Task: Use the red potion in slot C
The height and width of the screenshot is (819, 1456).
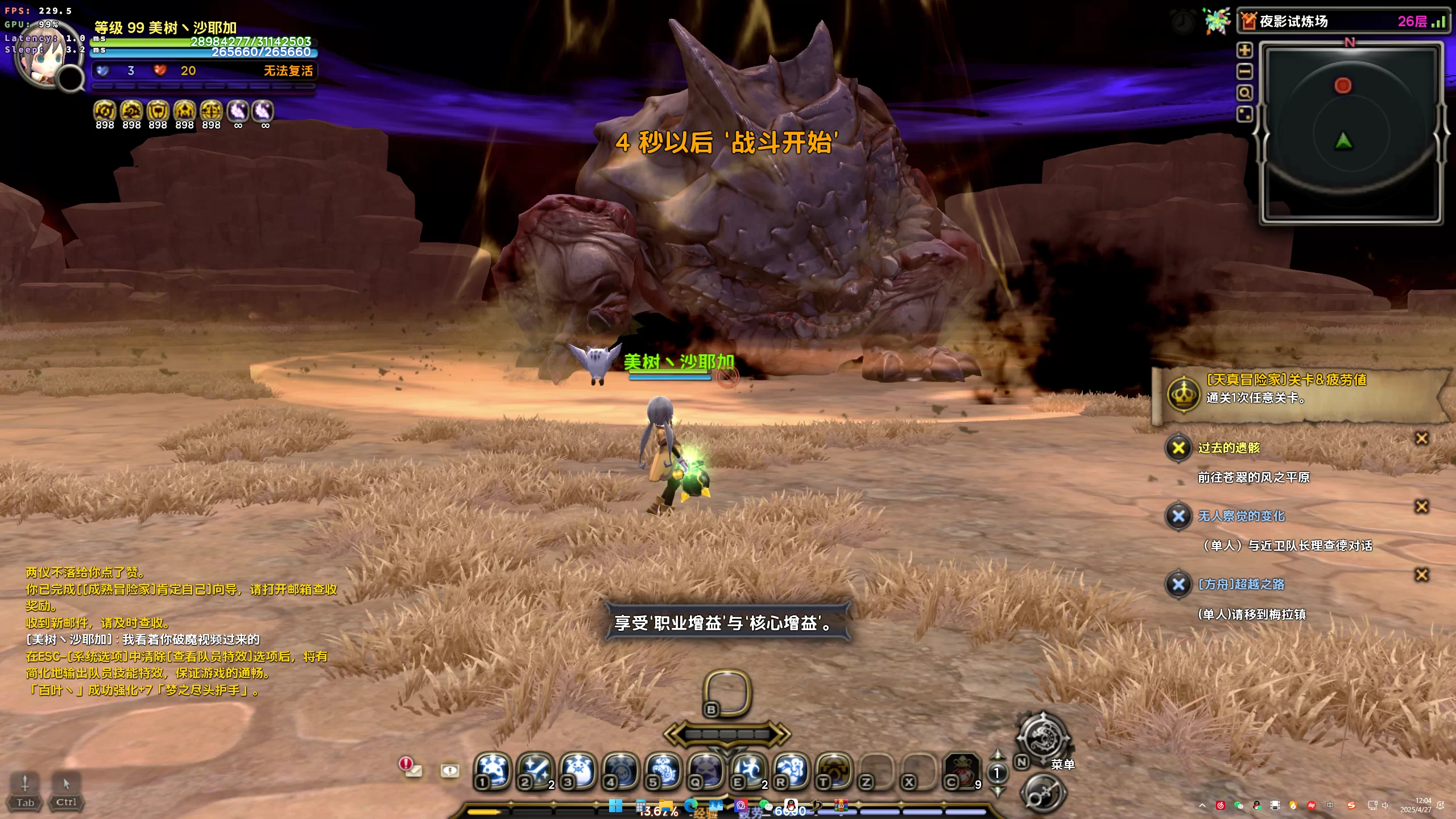Action: [x=962, y=771]
